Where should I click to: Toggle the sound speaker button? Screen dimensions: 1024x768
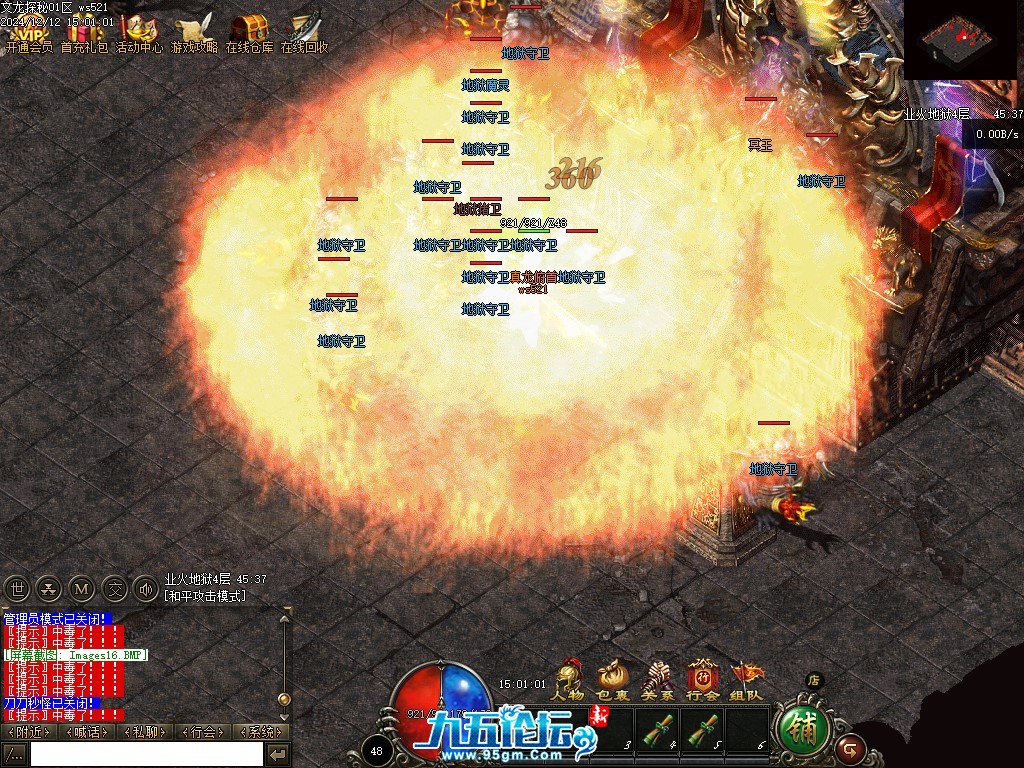pos(147,588)
